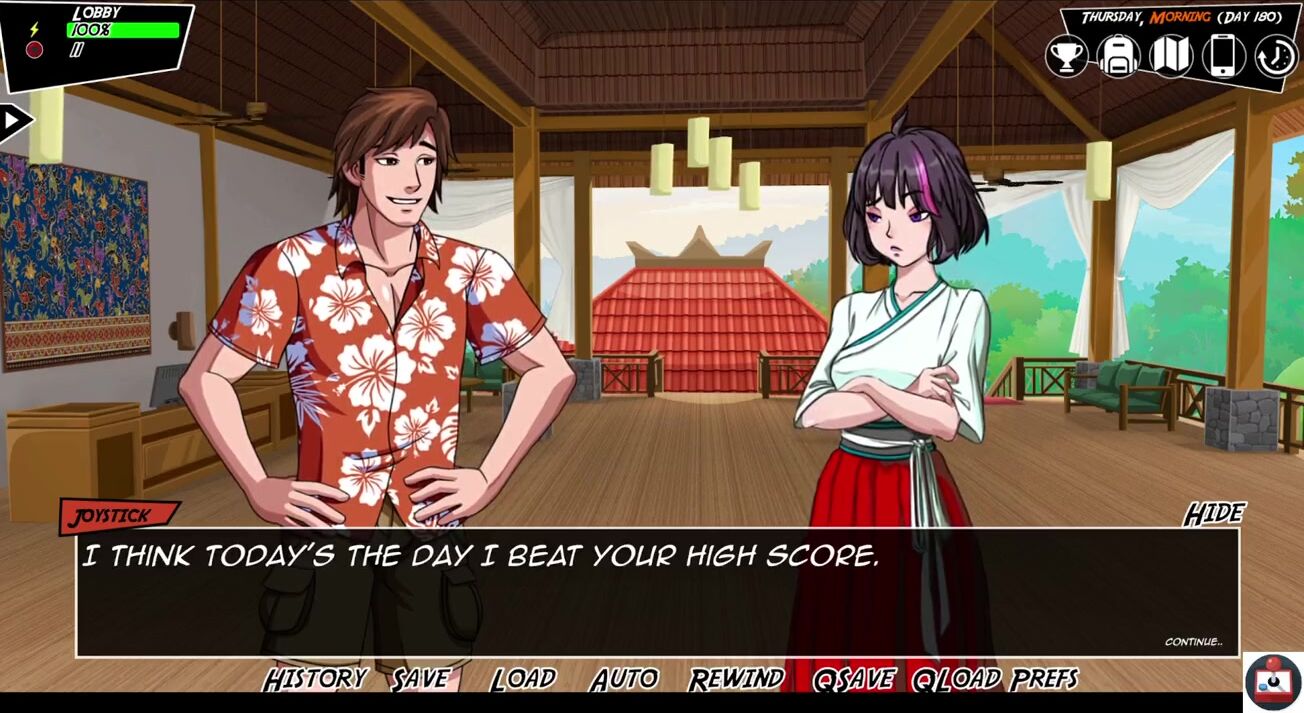The image size is (1304, 713).
Task: Click the clock time-skip icon
Action: 1276,56
